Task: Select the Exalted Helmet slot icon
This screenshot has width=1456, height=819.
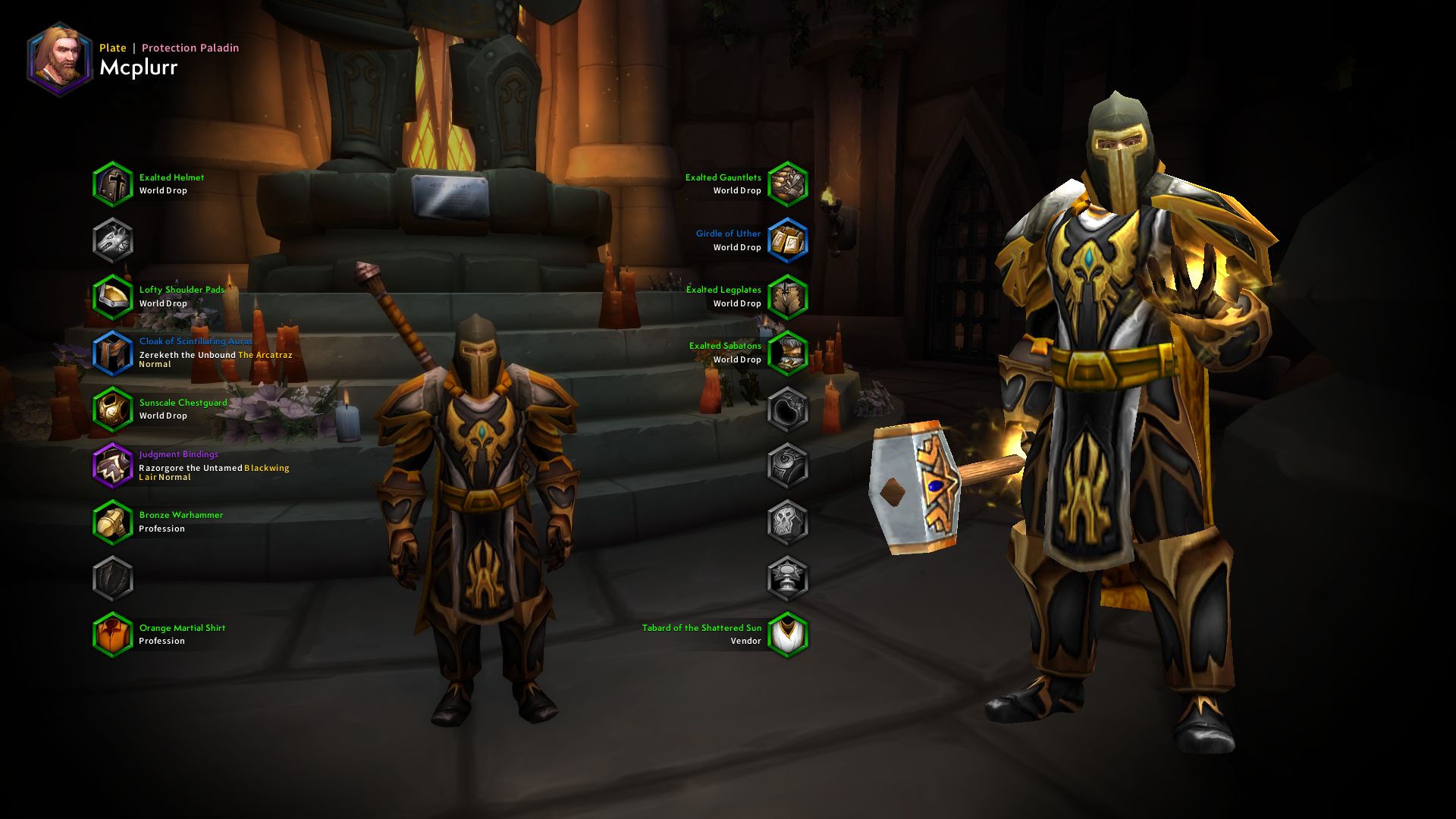Action: [x=112, y=184]
